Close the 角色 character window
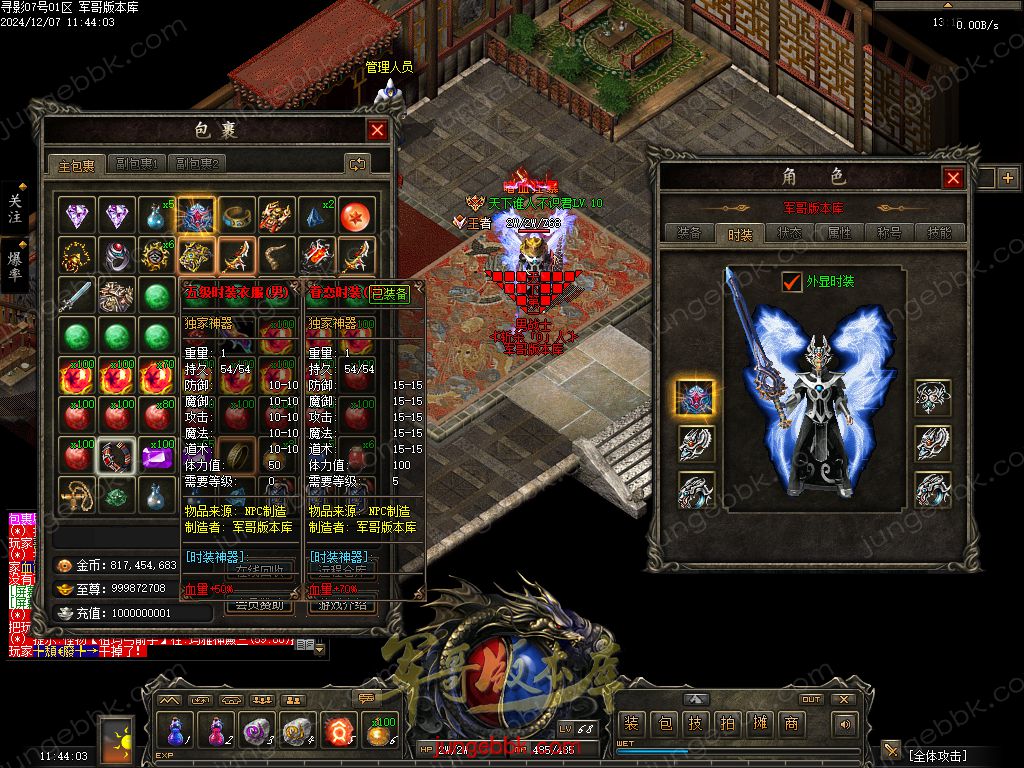This screenshot has width=1024, height=768. click(953, 178)
